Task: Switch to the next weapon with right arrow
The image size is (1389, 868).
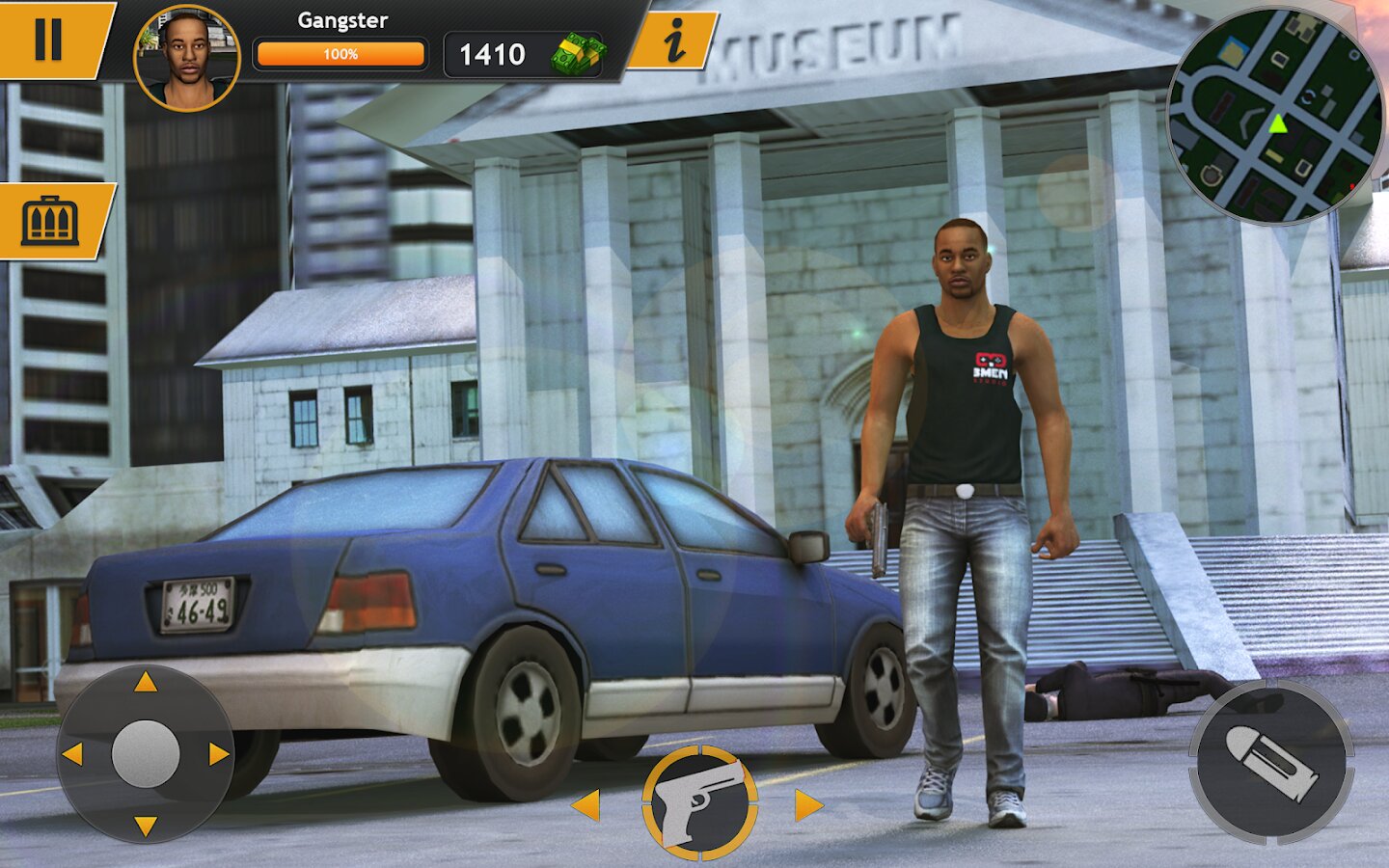Action: point(808,804)
